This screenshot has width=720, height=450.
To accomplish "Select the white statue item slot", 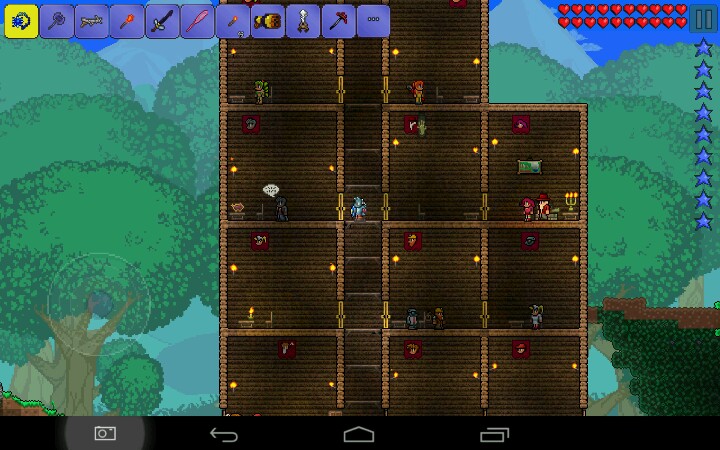I will click(303, 20).
